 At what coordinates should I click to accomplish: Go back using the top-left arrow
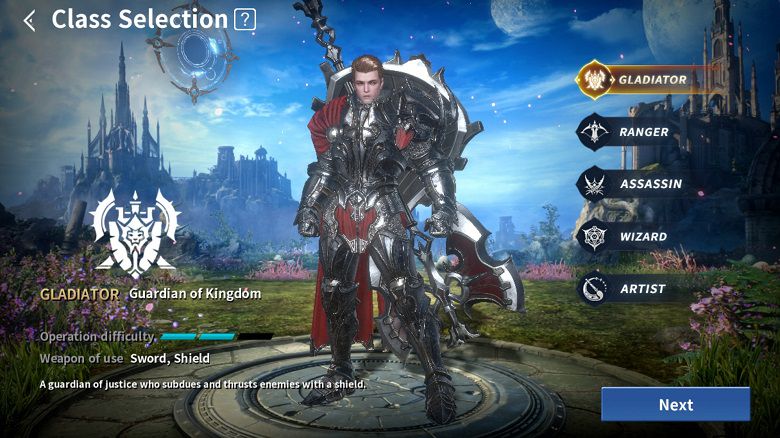29,20
